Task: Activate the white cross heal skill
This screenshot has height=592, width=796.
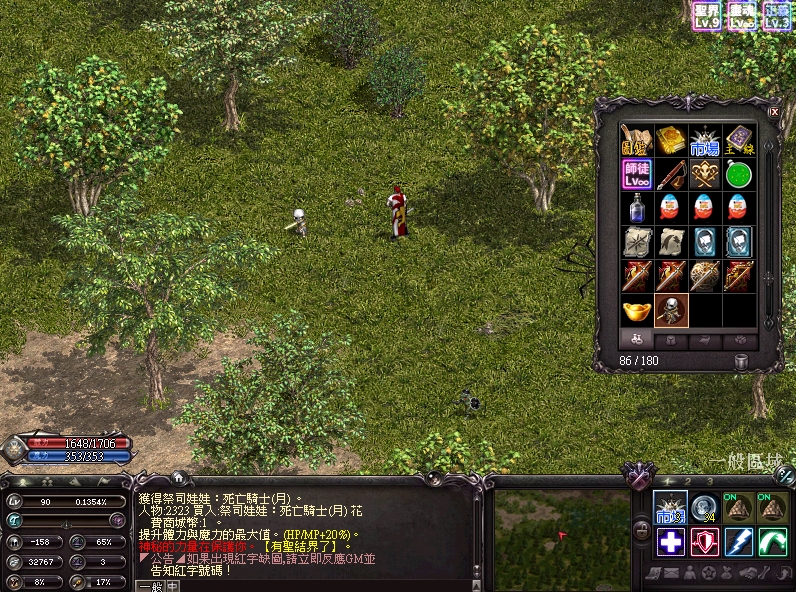Action: click(670, 542)
